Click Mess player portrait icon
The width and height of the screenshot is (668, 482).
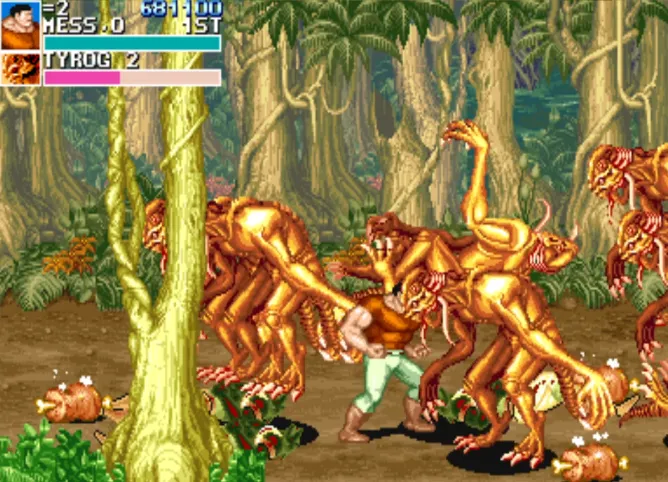point(20,26)
